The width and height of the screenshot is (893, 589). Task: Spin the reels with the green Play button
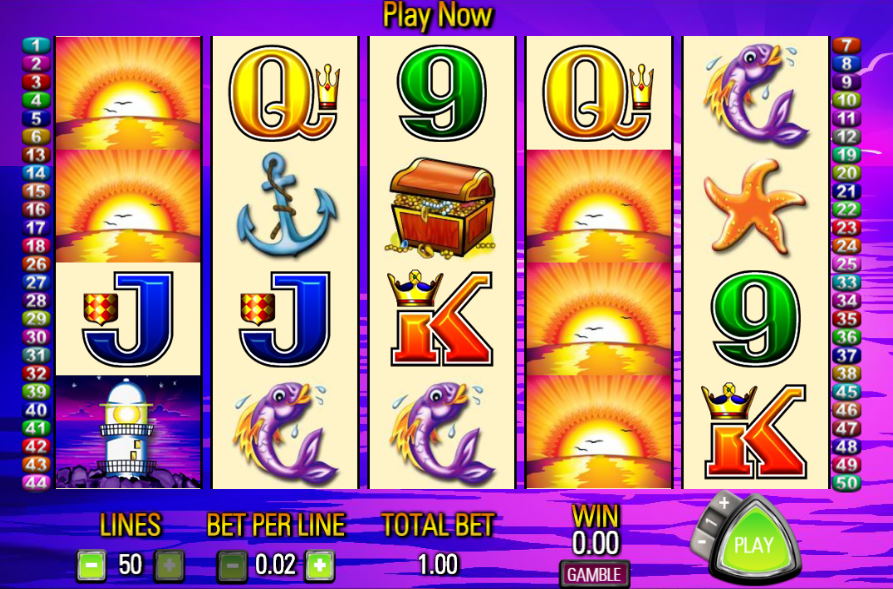click(753, 544)
